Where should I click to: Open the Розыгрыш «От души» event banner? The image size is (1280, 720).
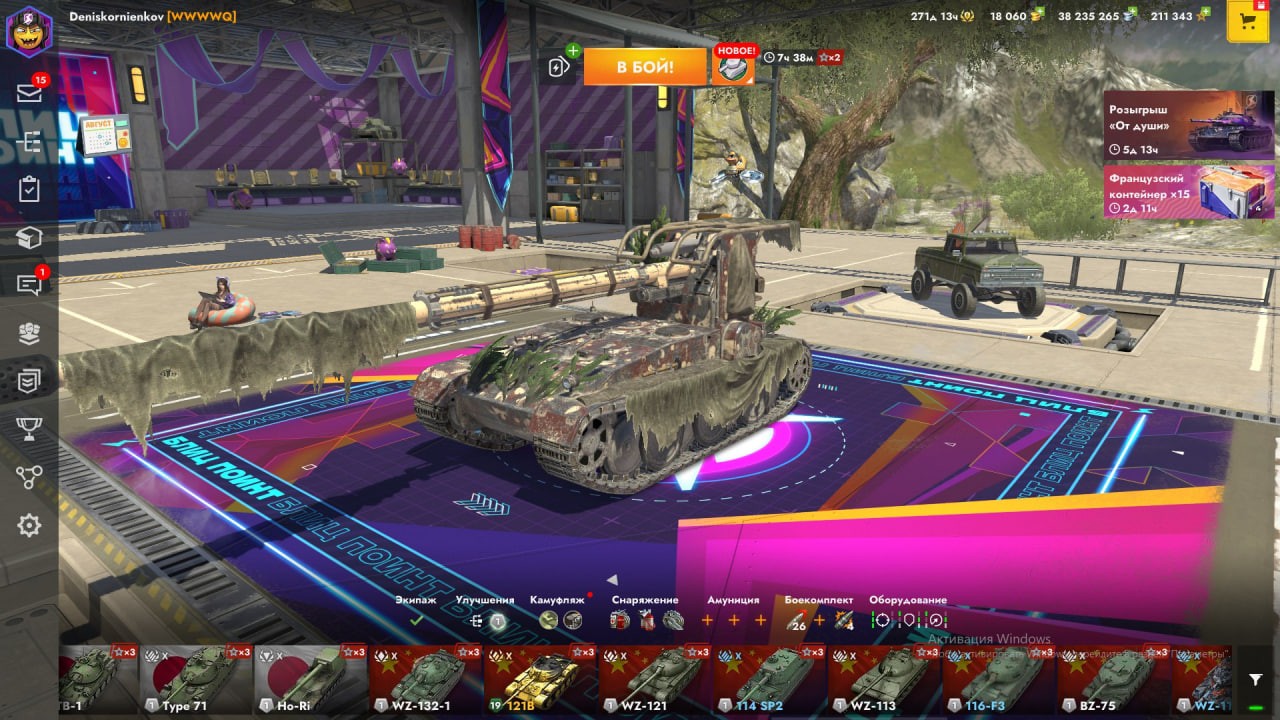1189,124
